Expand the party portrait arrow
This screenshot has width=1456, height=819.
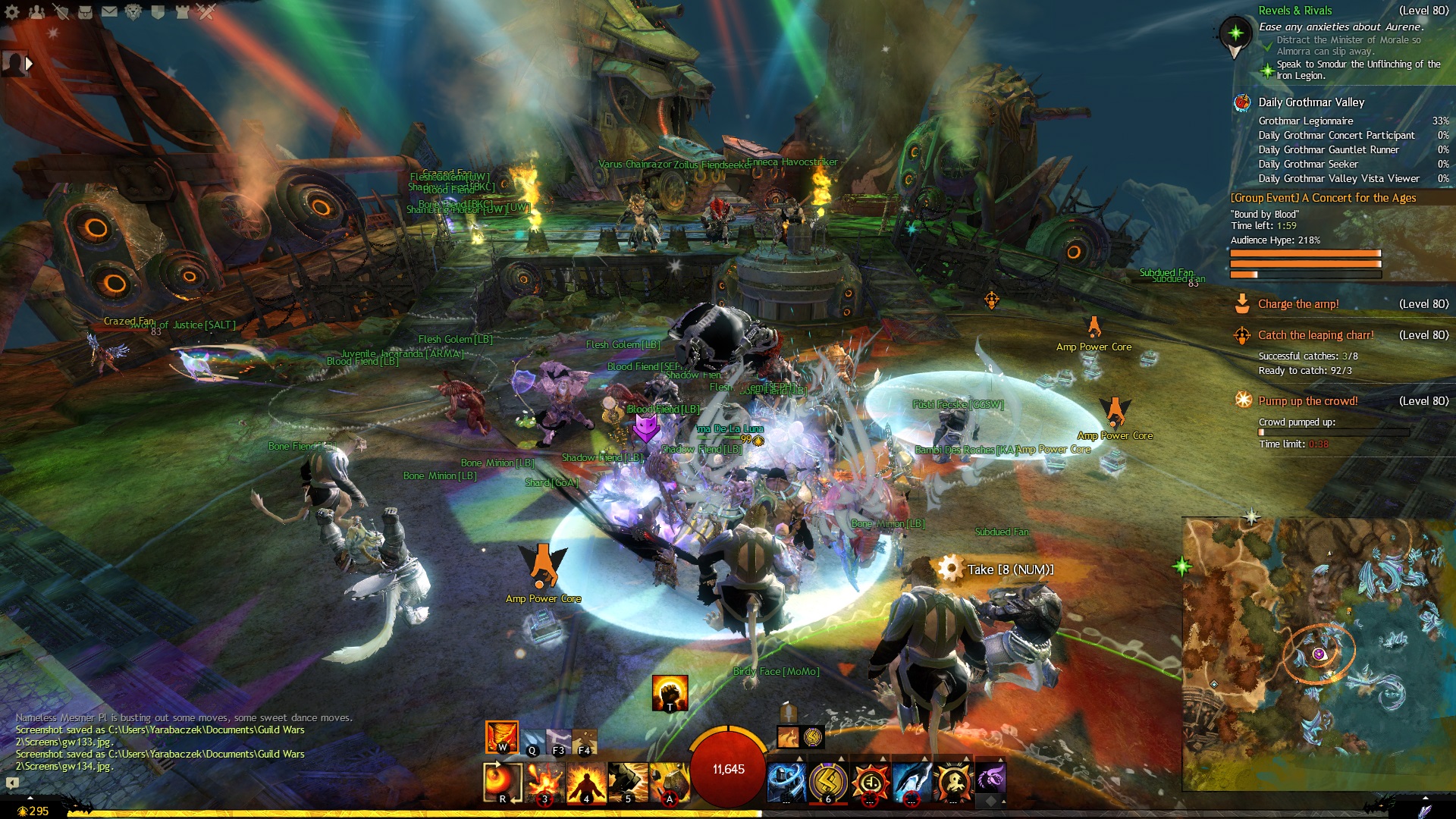coord(29,64)
